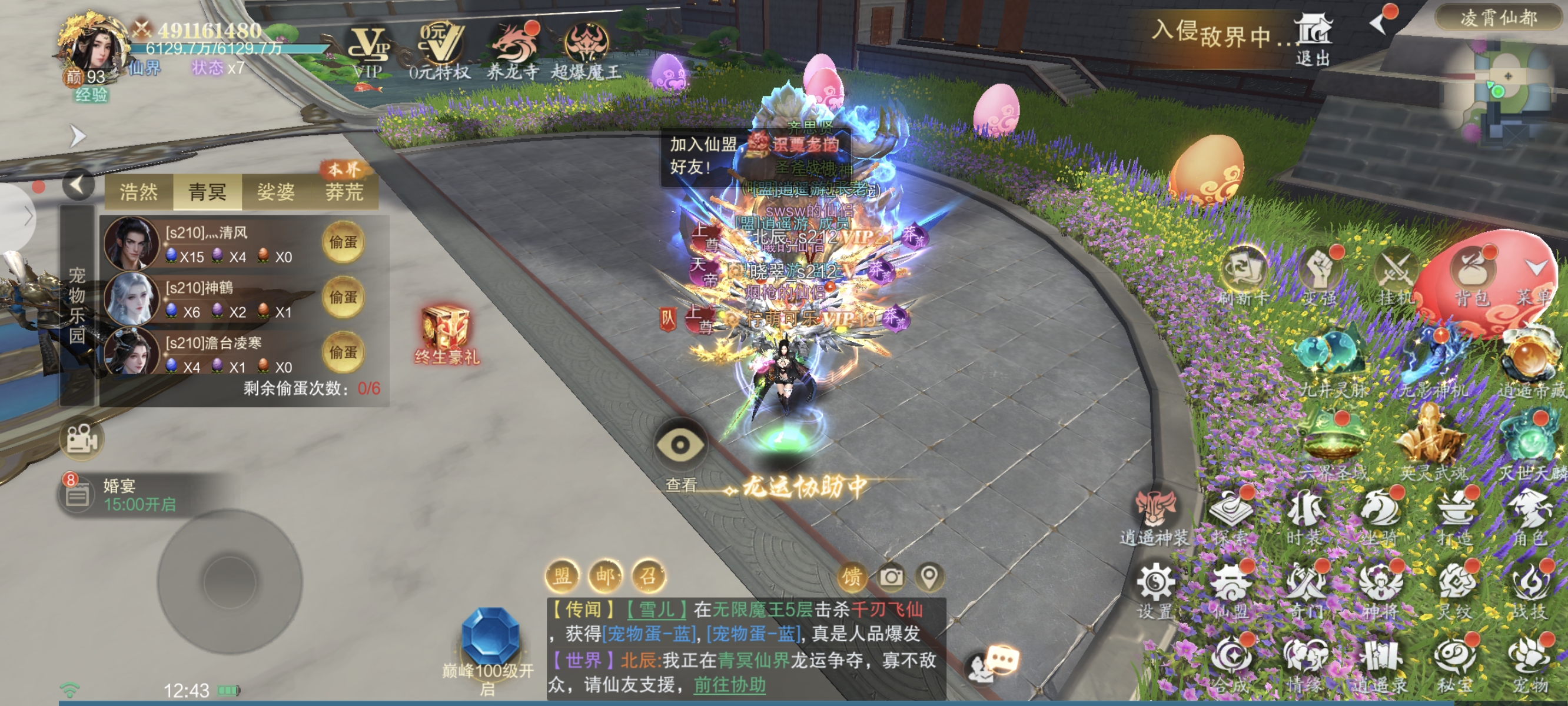
Task: Open the 养龙寺 dragon icon
Action: point(513,50)
